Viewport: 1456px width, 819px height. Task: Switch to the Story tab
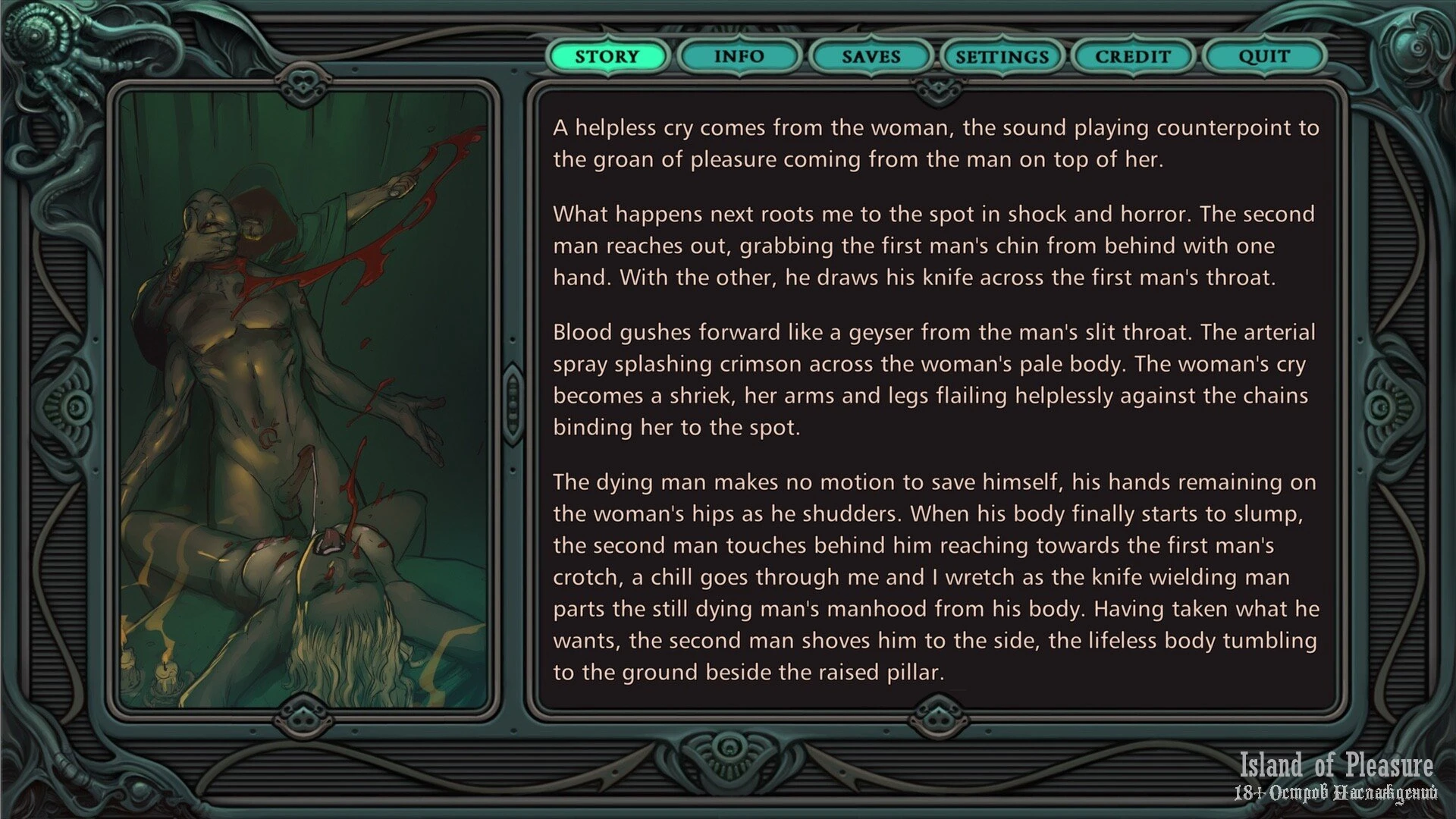[607, 57]
